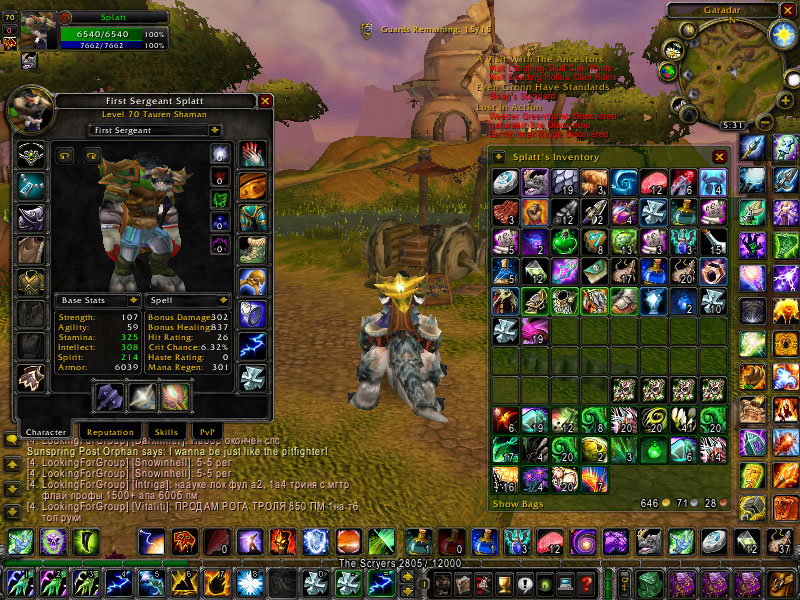Open the Skills tab
Screen dimensions: 800x600
(166, 432)
